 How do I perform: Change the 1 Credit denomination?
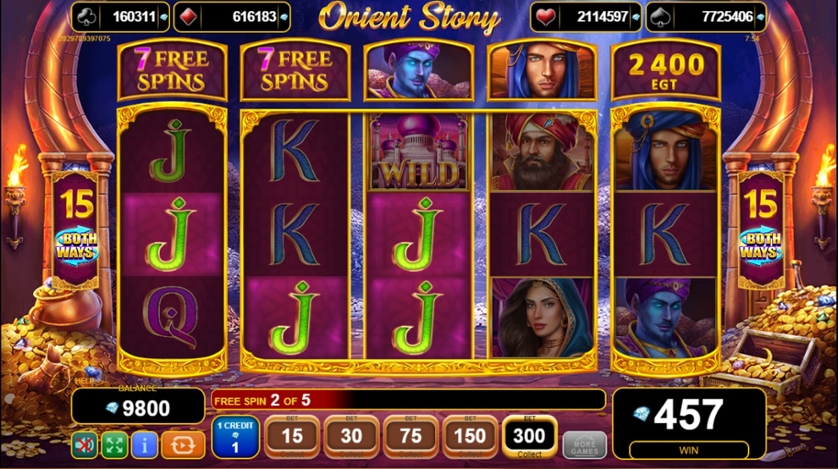pos(235,438)
